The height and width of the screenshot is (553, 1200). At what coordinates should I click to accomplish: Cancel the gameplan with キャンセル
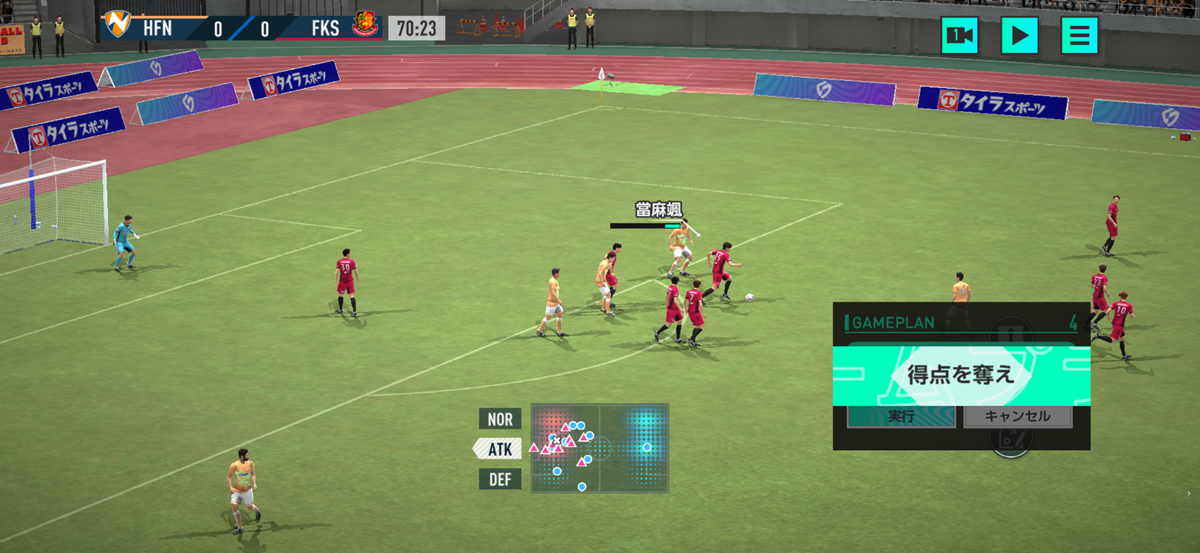[1017, 416]
